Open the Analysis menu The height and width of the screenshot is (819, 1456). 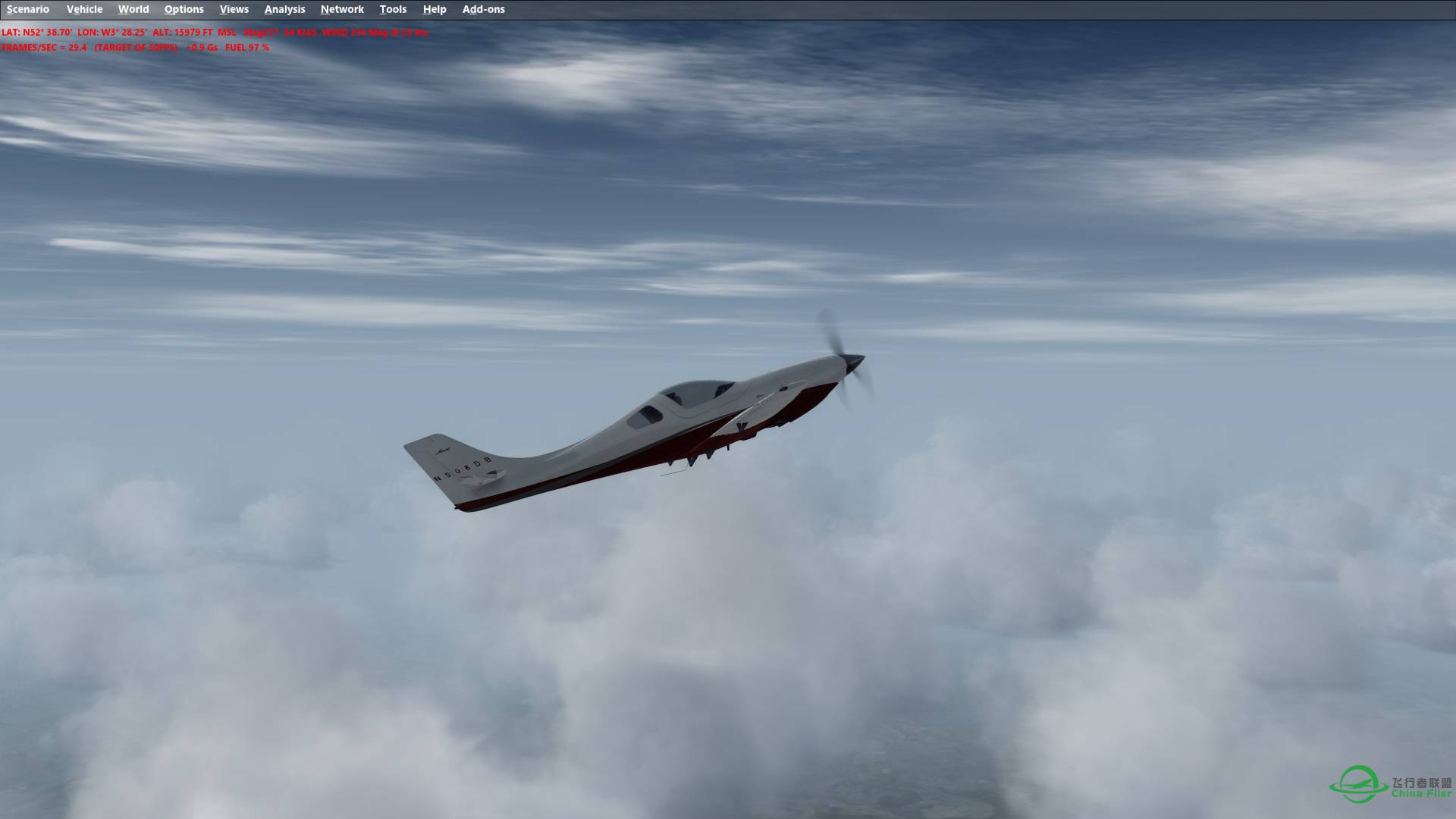tap(284, 9)
